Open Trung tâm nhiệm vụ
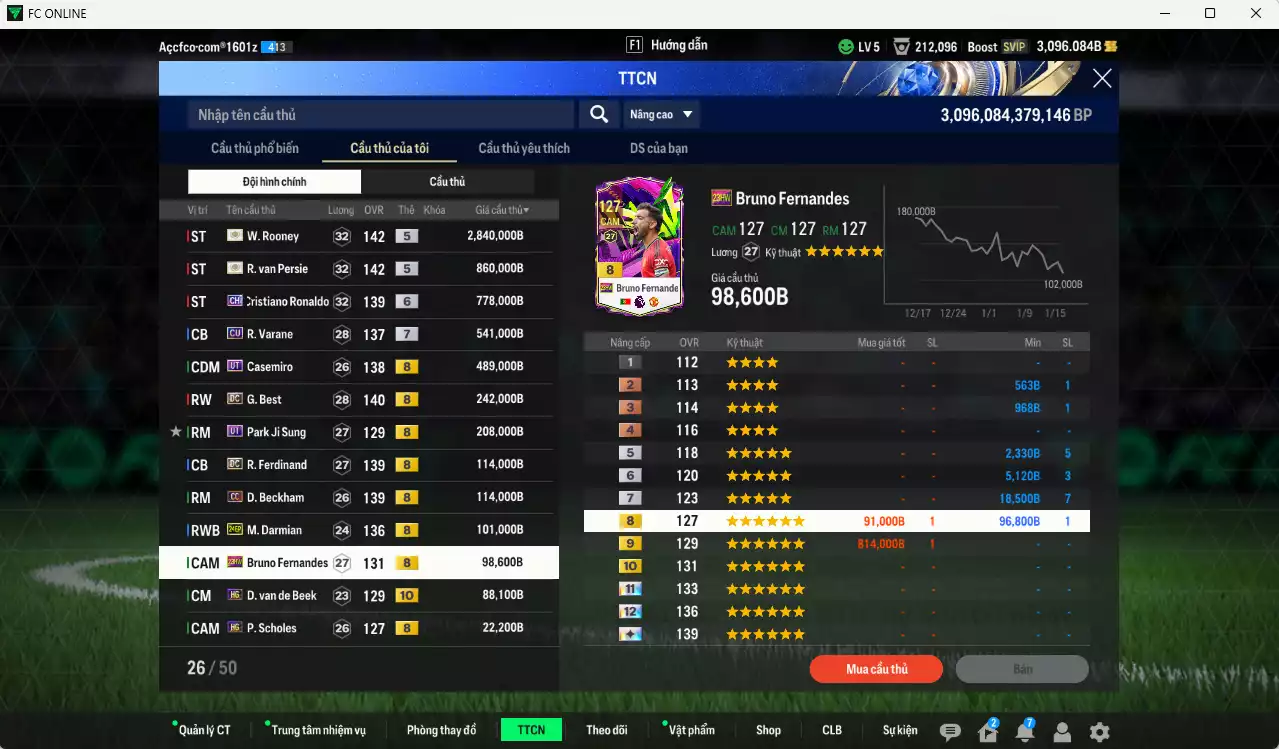The width and height of the screenshot is (1279, 749). [x=317, y=730]
